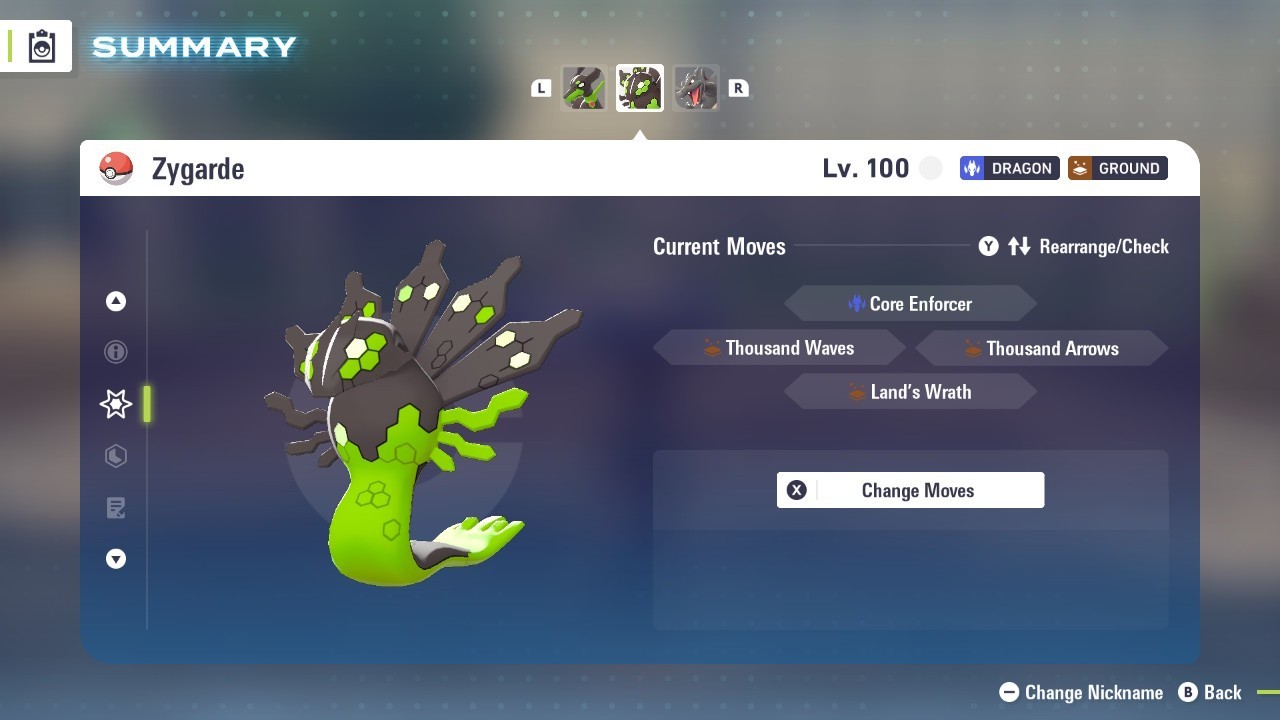The image size is (1280, 720).
Task: Select the green-and-black Rayquaza-like party thumbnail
Action: [584, 88]
